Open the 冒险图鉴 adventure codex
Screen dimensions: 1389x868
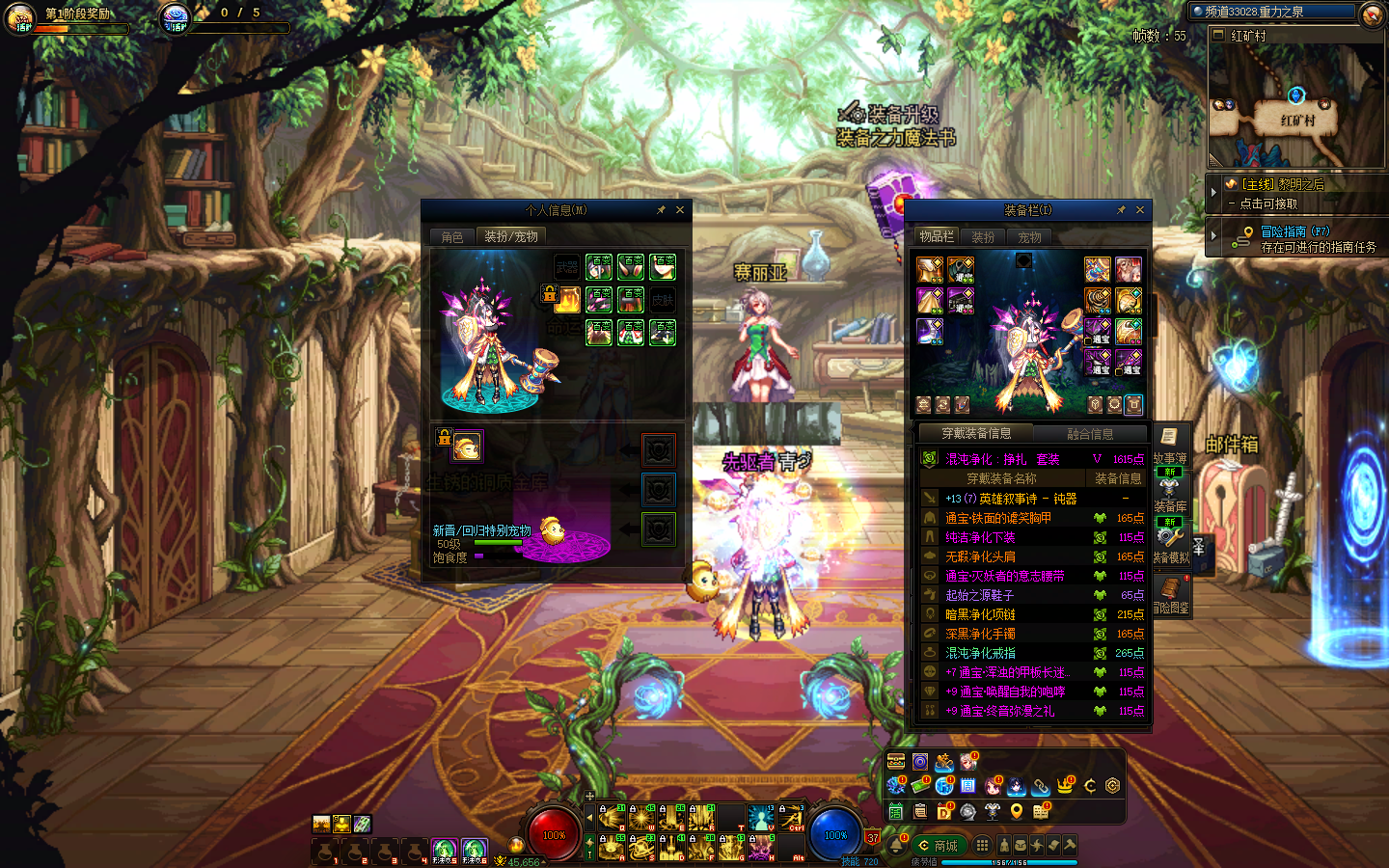(x=1170, y=595)
